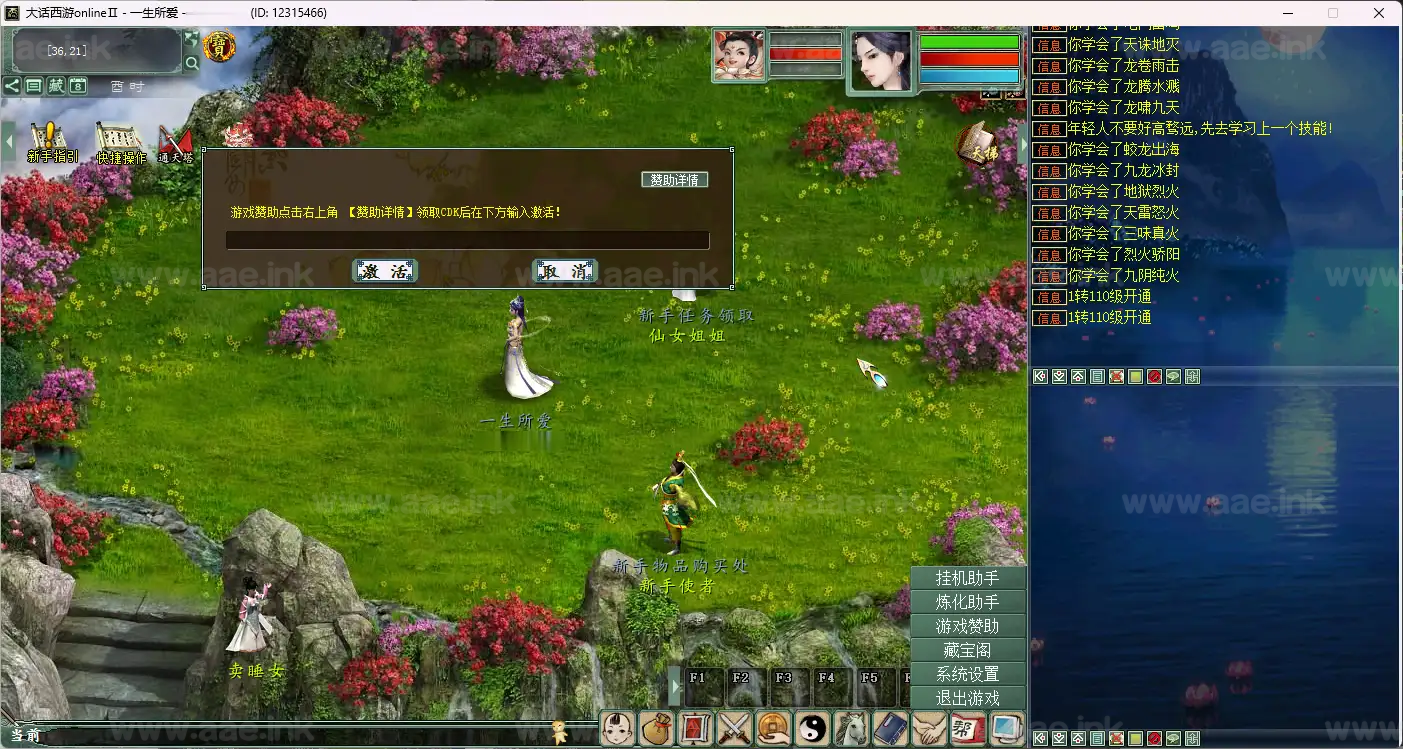Click the crossed swords toolbar icon
The width and height of the screenshot is (1403, 749).
pos(735,728)
